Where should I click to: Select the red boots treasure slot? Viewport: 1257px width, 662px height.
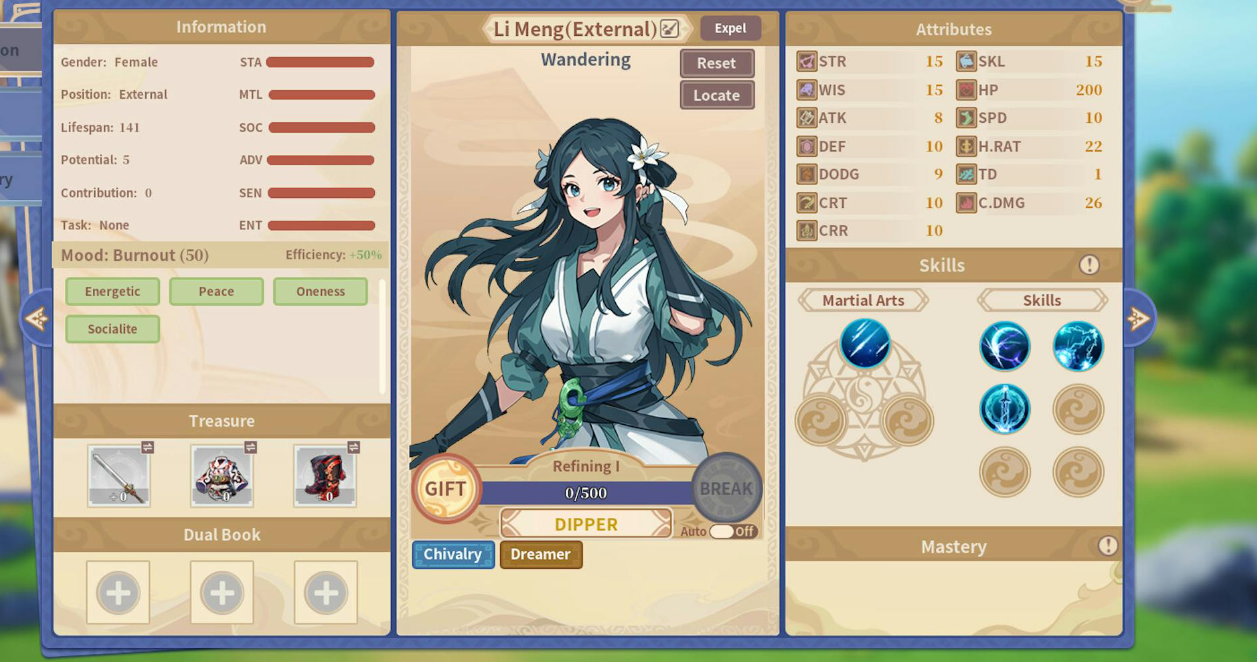(x=325, y=476)
